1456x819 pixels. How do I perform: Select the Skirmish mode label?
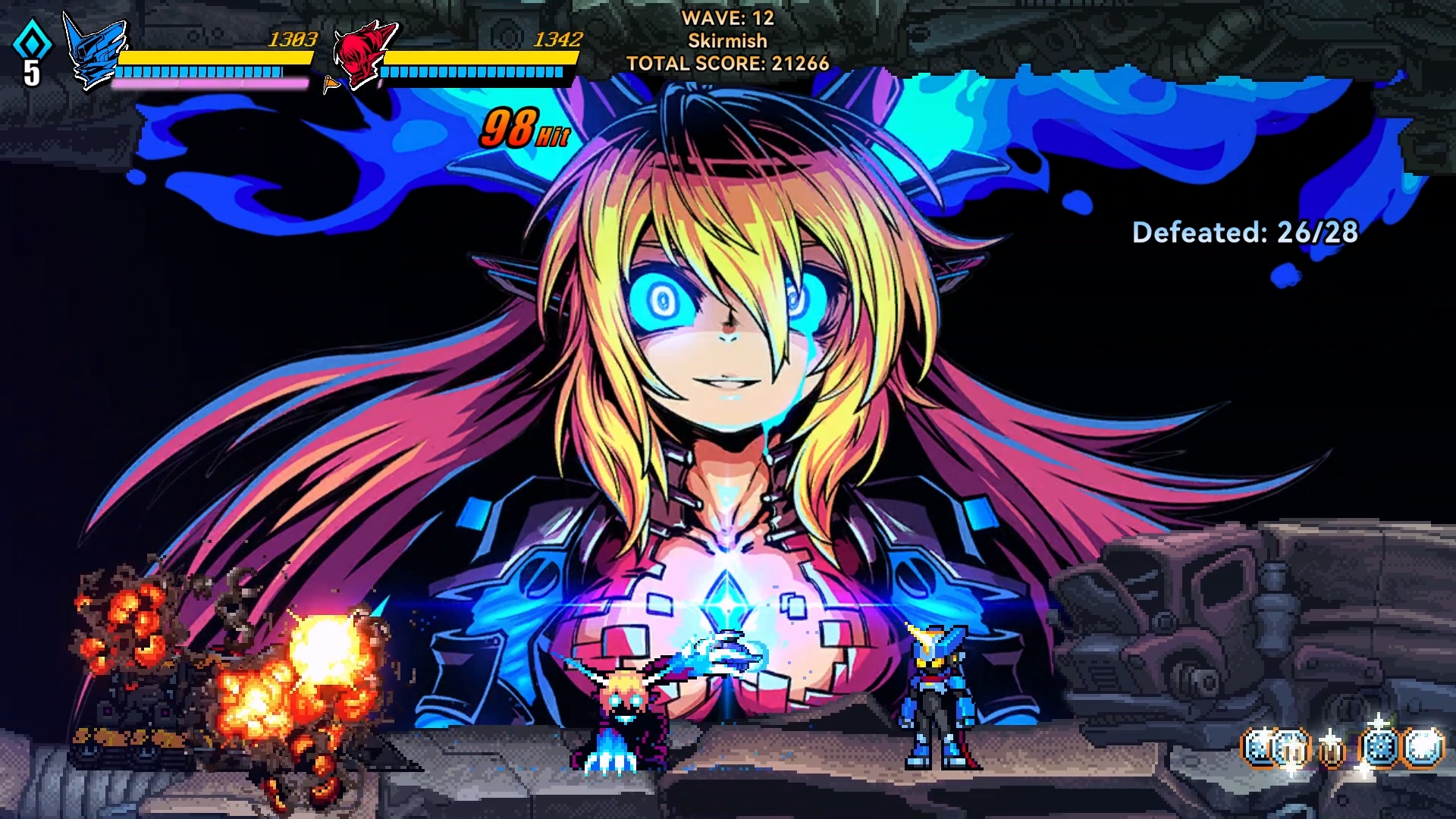coord(726,40)
